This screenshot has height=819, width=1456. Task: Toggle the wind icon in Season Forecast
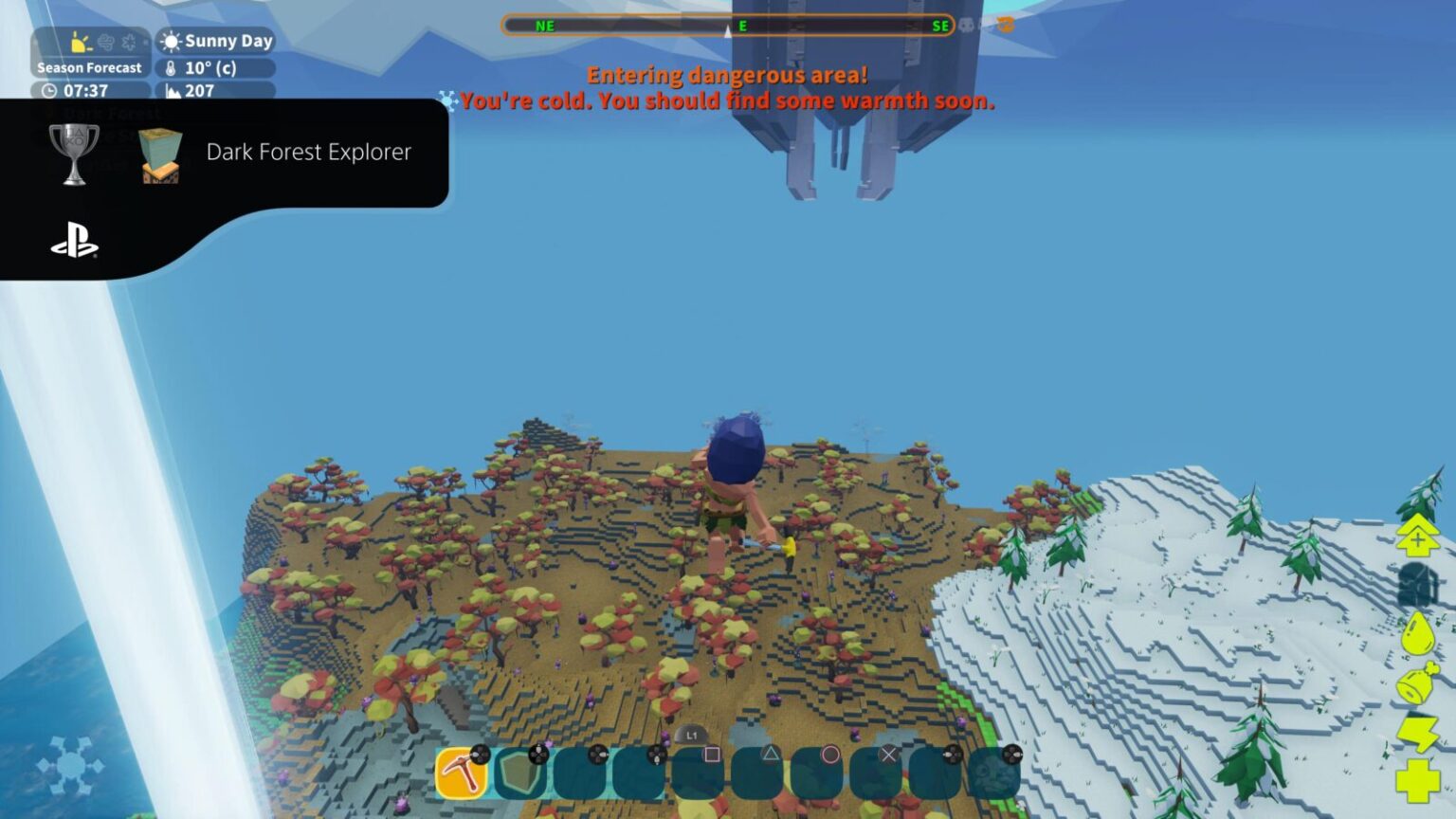click(x=104, y=43)
